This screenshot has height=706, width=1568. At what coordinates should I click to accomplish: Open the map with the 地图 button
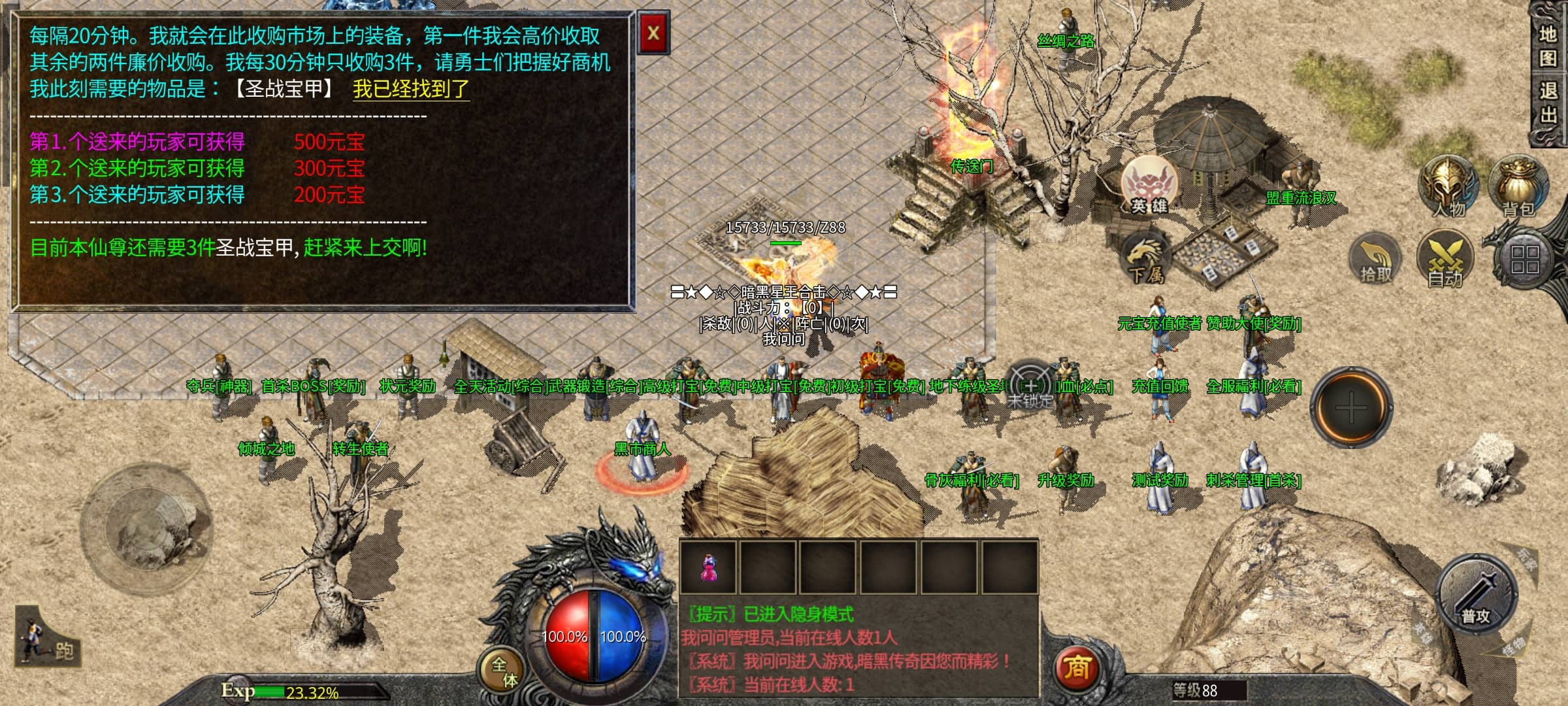coord(1548,46)
